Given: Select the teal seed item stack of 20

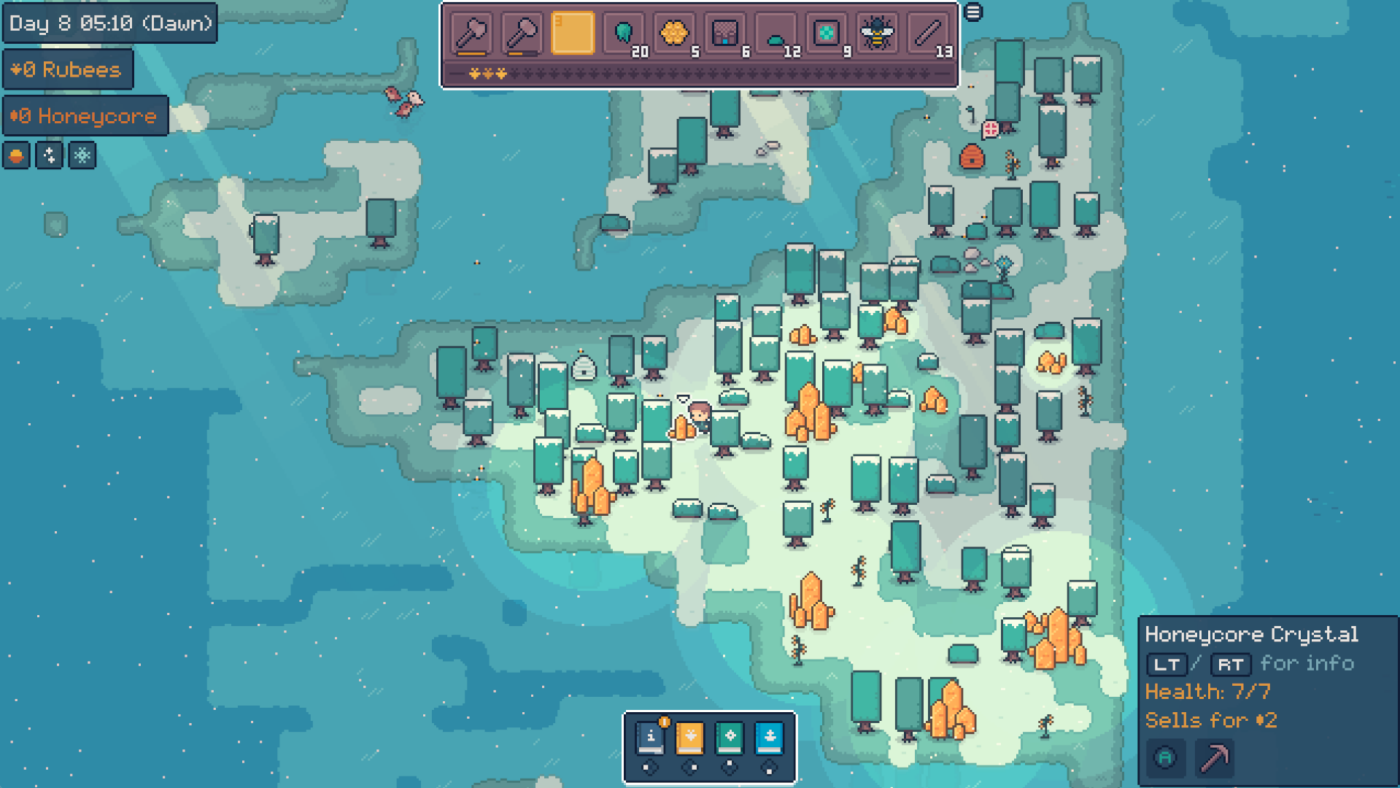Looking at the screenshot, I should coord(622,32).
